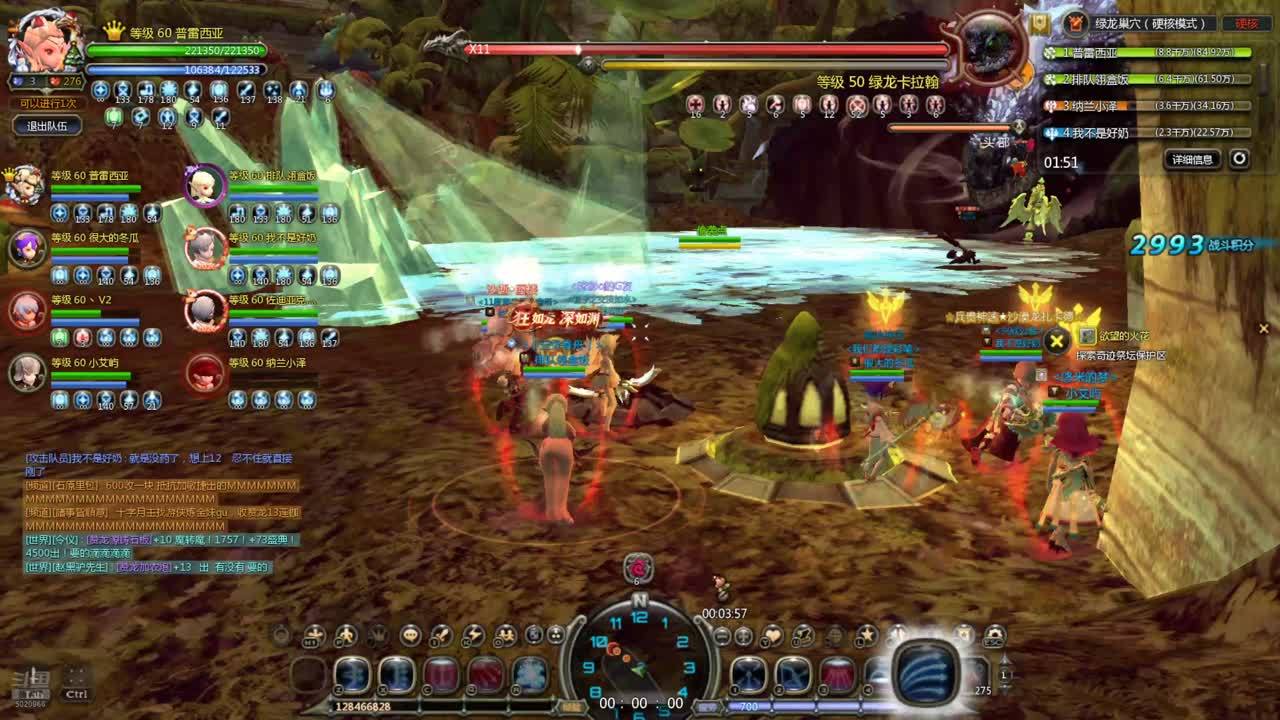This screenshot has height=720, width=1280.
Task: Click the compass clock minimap
Action: 640,655
